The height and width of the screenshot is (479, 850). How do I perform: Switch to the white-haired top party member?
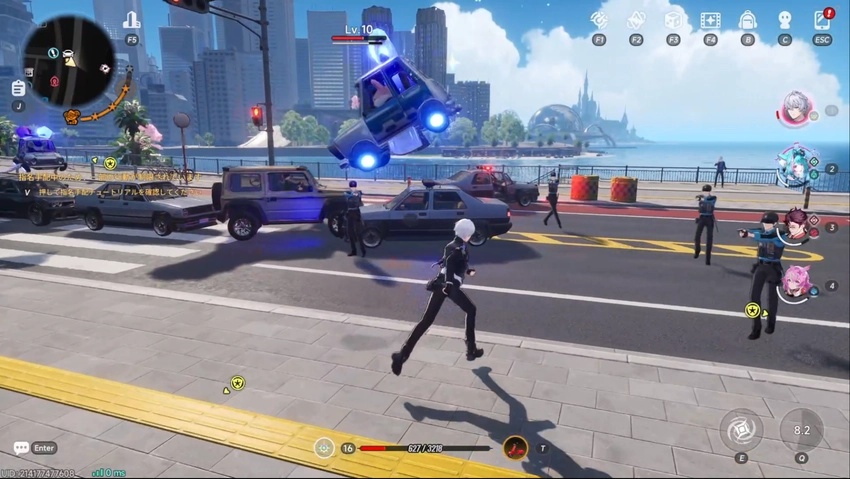coord(796,109)
